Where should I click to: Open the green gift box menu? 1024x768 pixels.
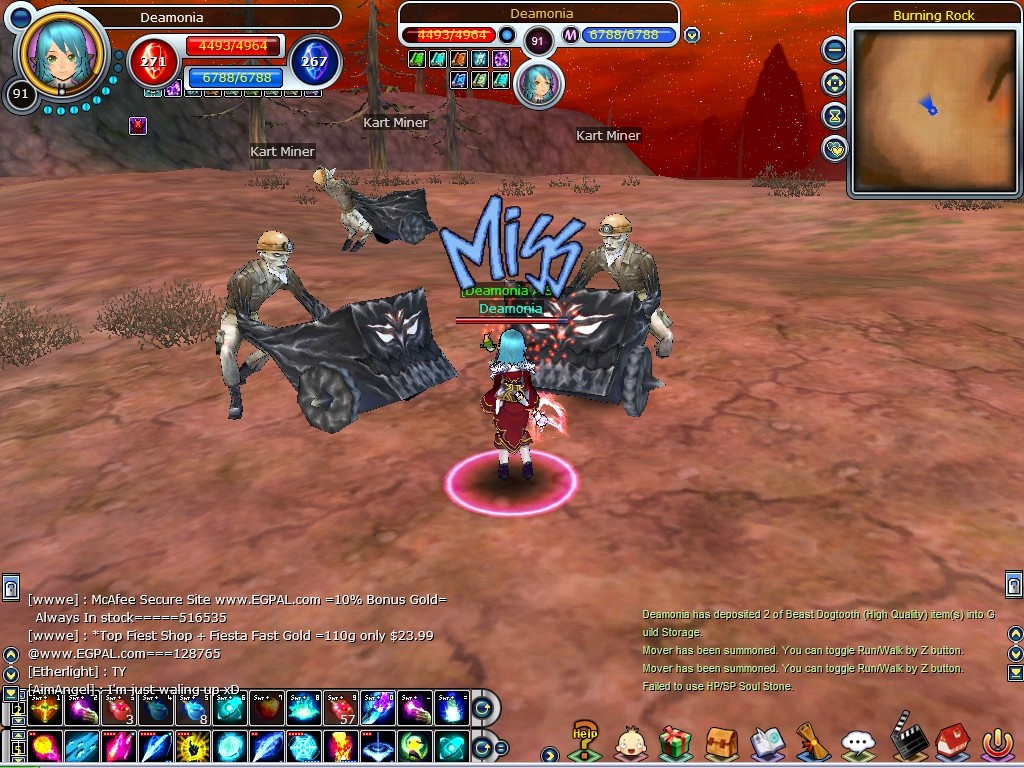(x=676, y=743)
